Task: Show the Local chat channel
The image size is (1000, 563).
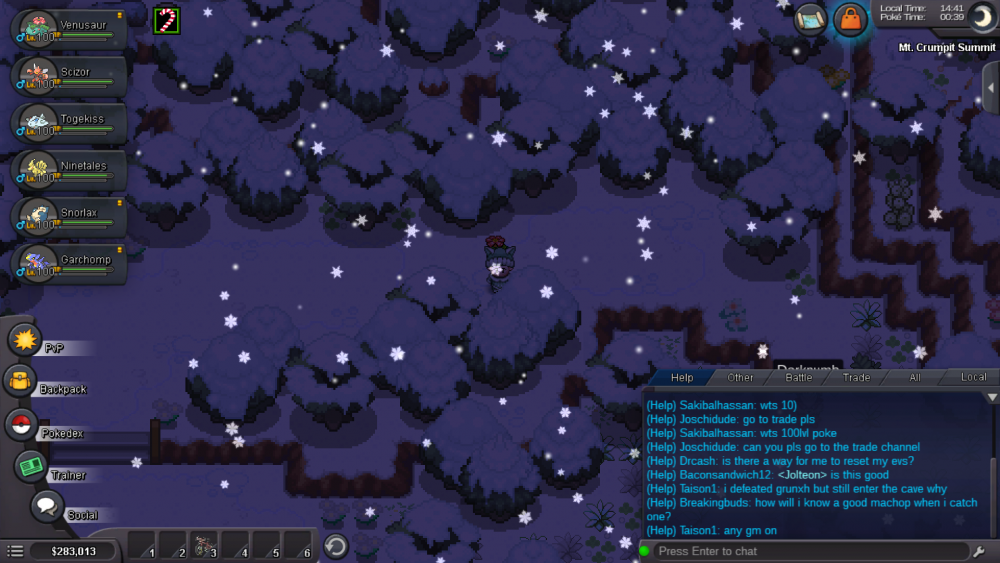Action: point(973,377)
